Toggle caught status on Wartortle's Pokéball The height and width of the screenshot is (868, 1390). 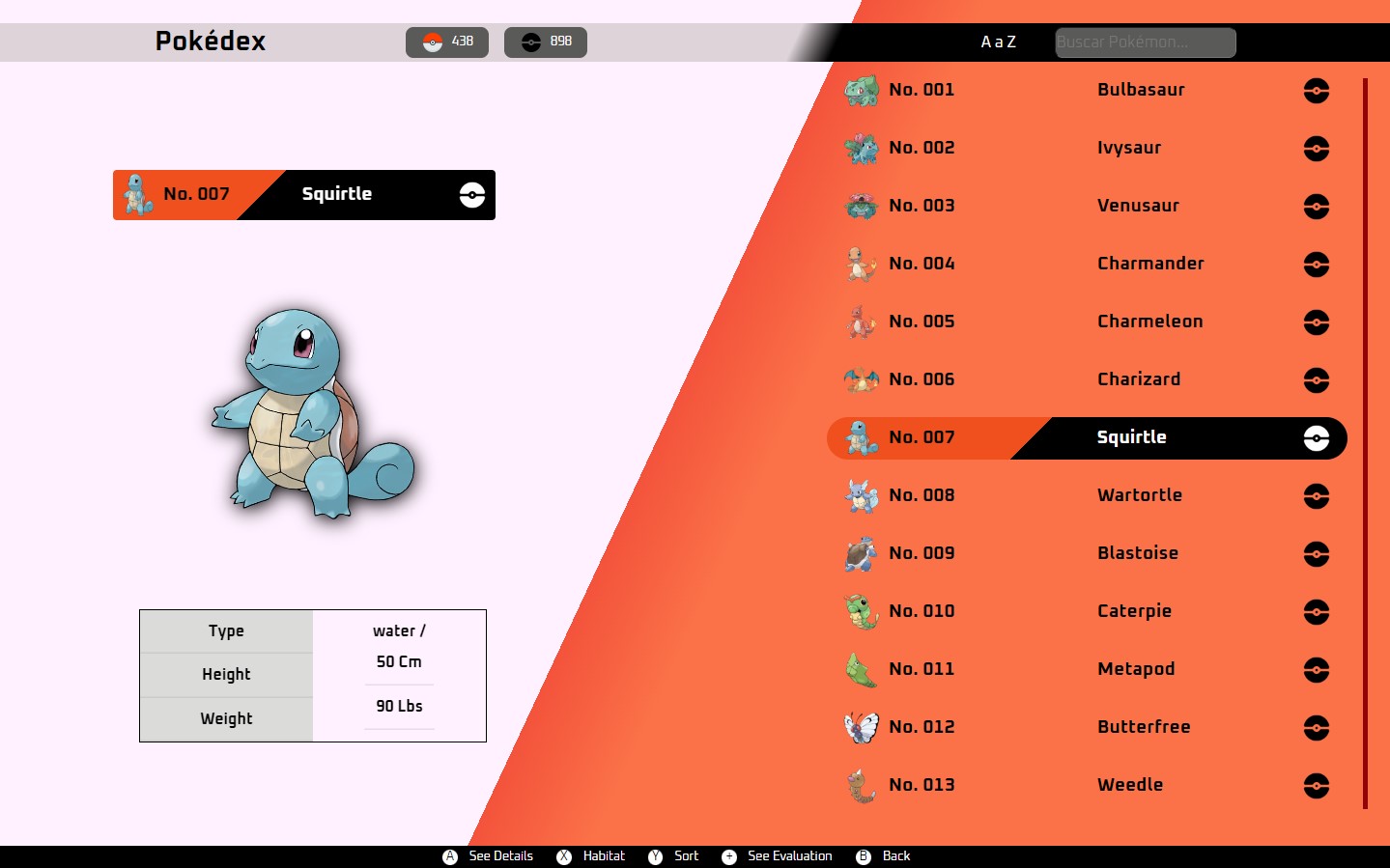pyautogui.click(x=1316, y=496)
